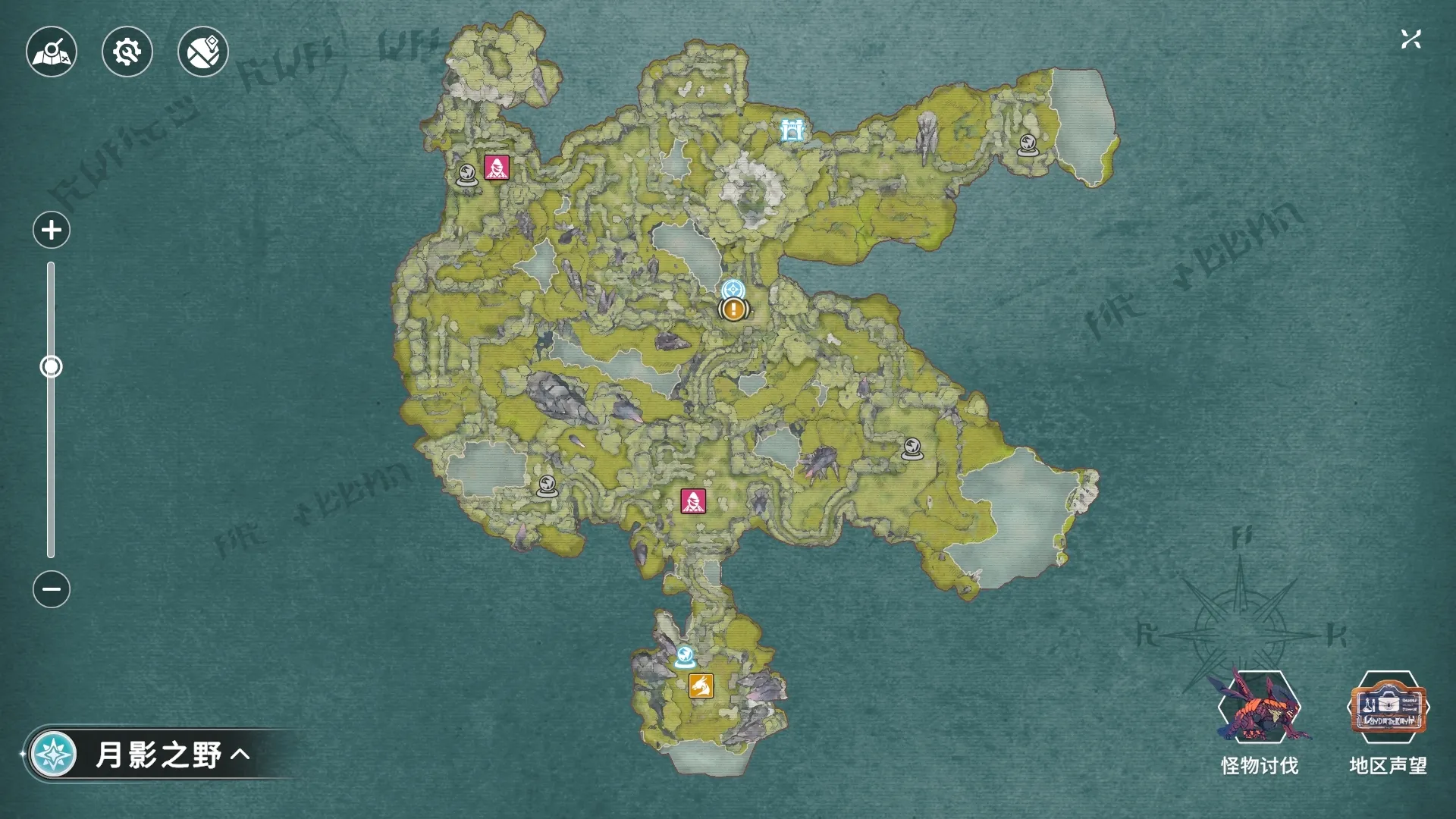Select the blue castle map marker
The image size is (1456, 819).
(x=792, y=130)
